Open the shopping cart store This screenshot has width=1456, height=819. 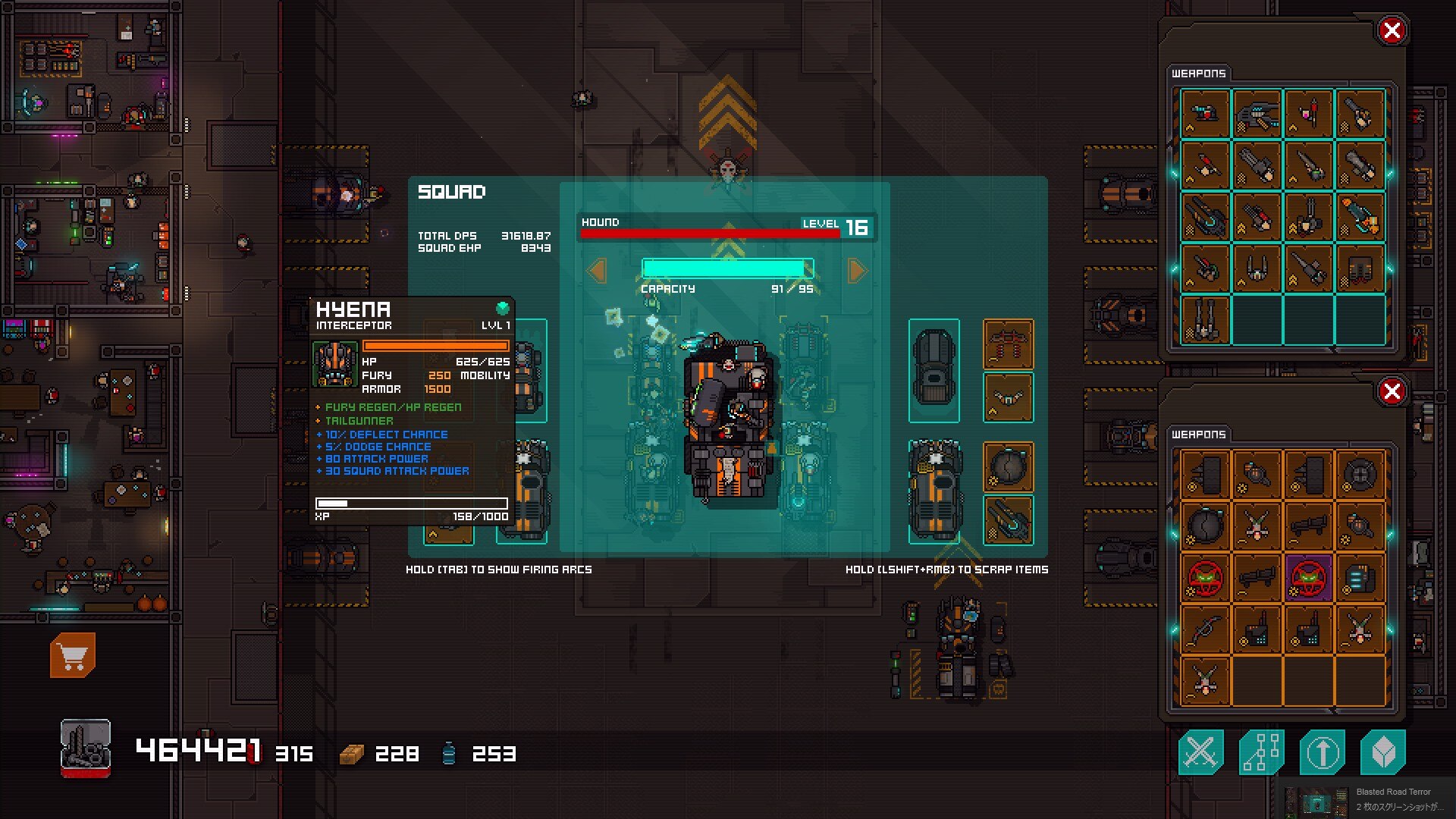(73, 655)
